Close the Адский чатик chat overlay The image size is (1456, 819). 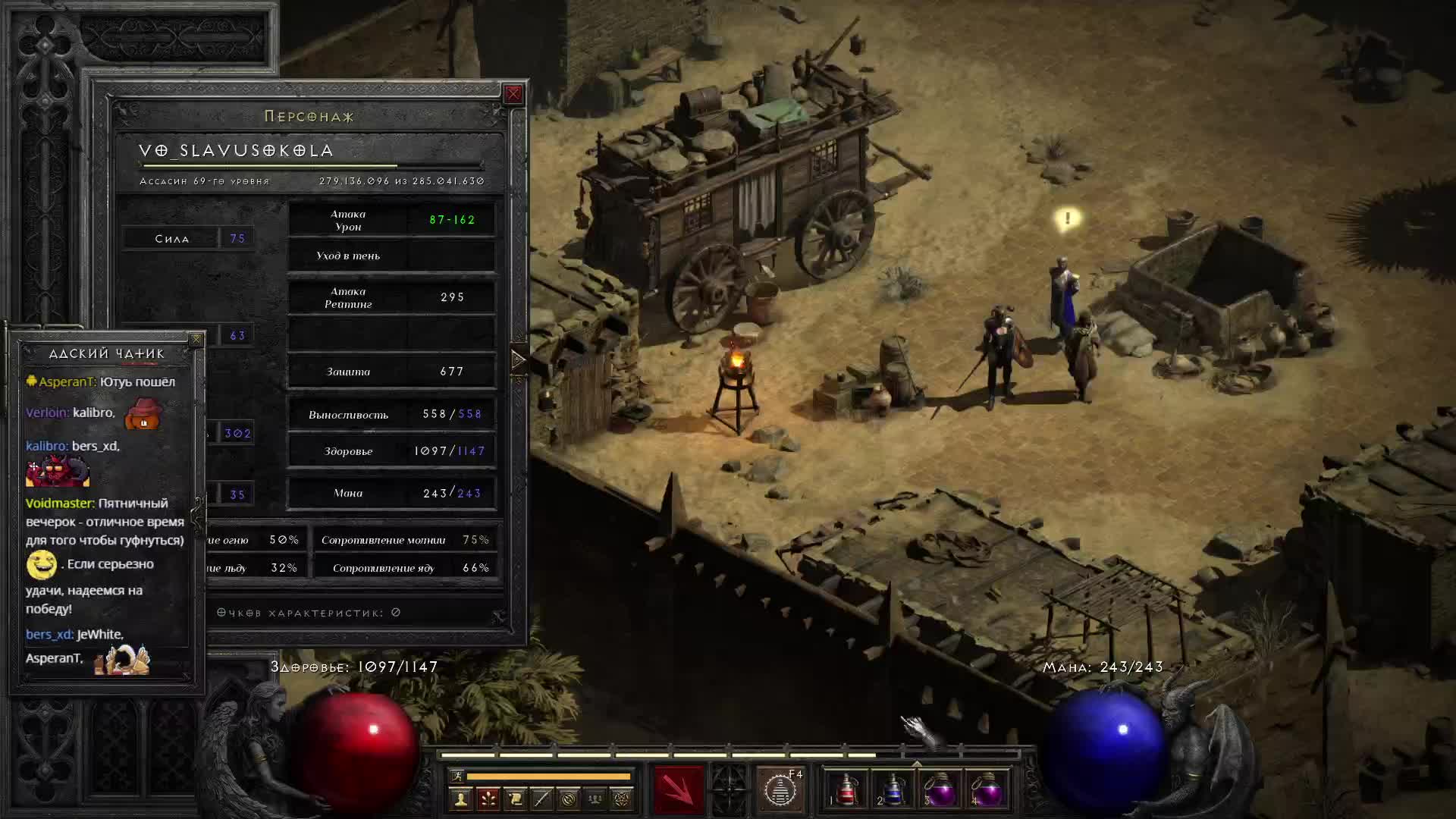point(196,340)
